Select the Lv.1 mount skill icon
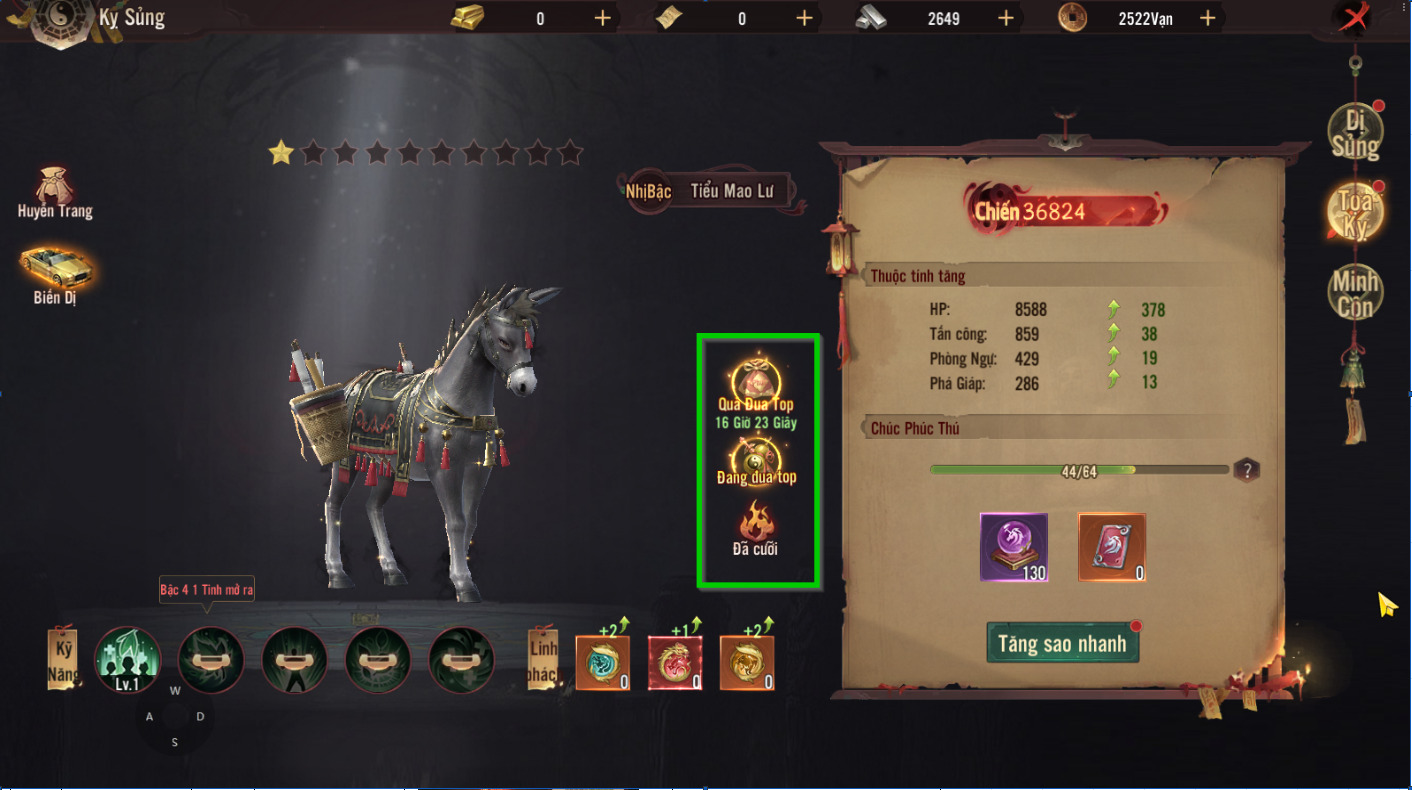1412x790 pixels. (x=128, y=659)
